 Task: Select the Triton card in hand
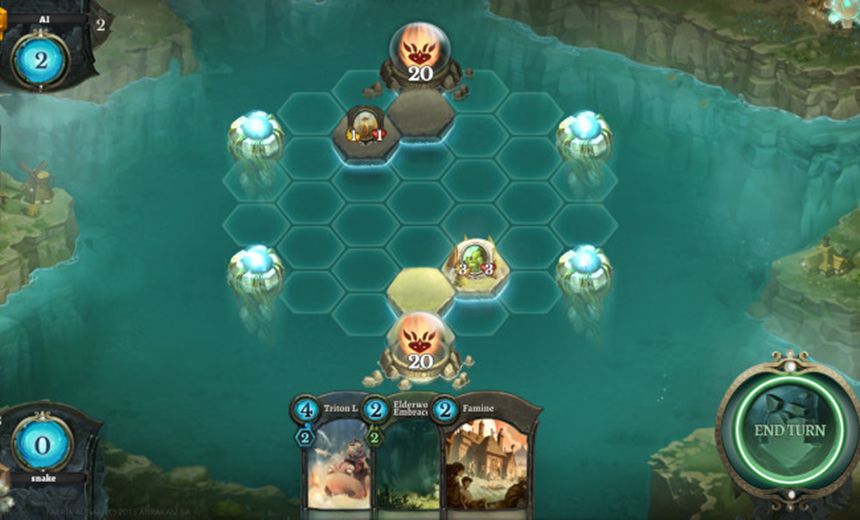coord(334,460)
